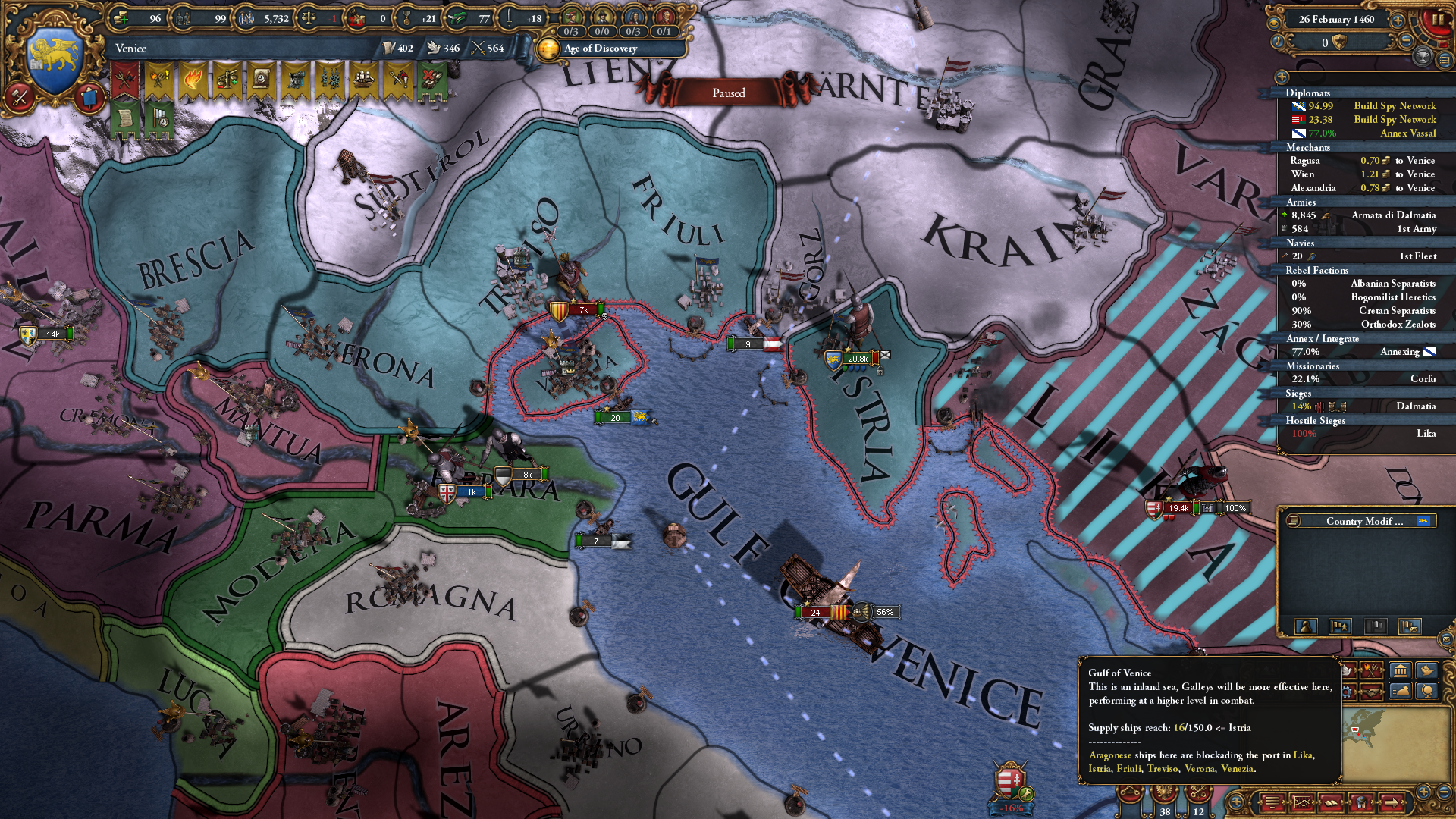Screen dimensions: 1456x819
Task: Toggle pause with the pause button
Action: coord(1437,19)
